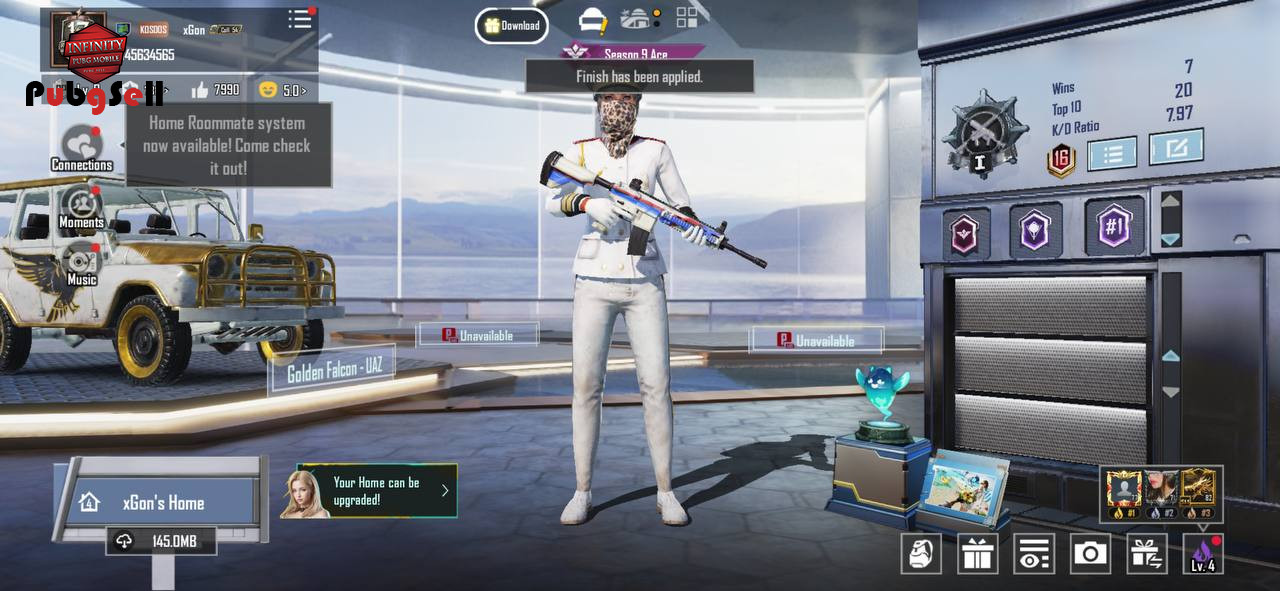Select the purple #1 title badge
Viewport: 1280px width, 591px height.
pyautogui.click(x=1114, y=228)
